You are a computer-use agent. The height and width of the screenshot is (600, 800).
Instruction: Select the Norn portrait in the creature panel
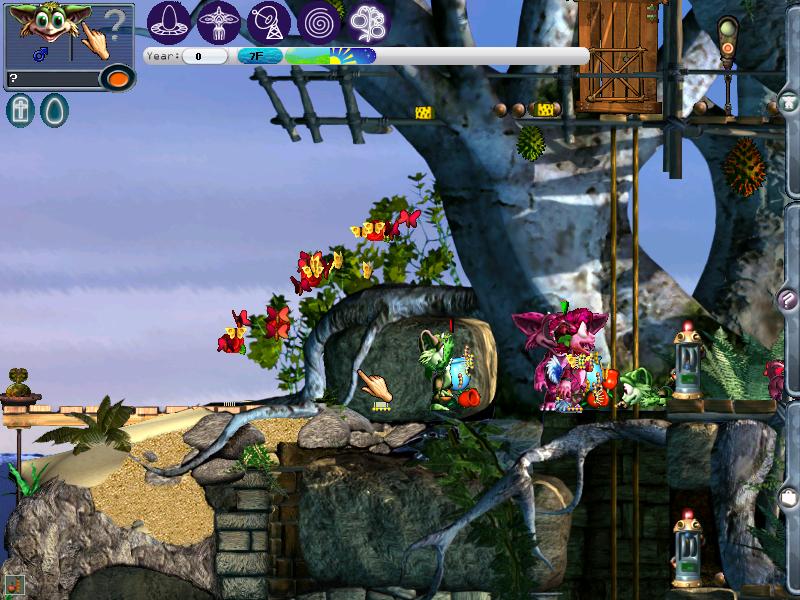[42, 26]
